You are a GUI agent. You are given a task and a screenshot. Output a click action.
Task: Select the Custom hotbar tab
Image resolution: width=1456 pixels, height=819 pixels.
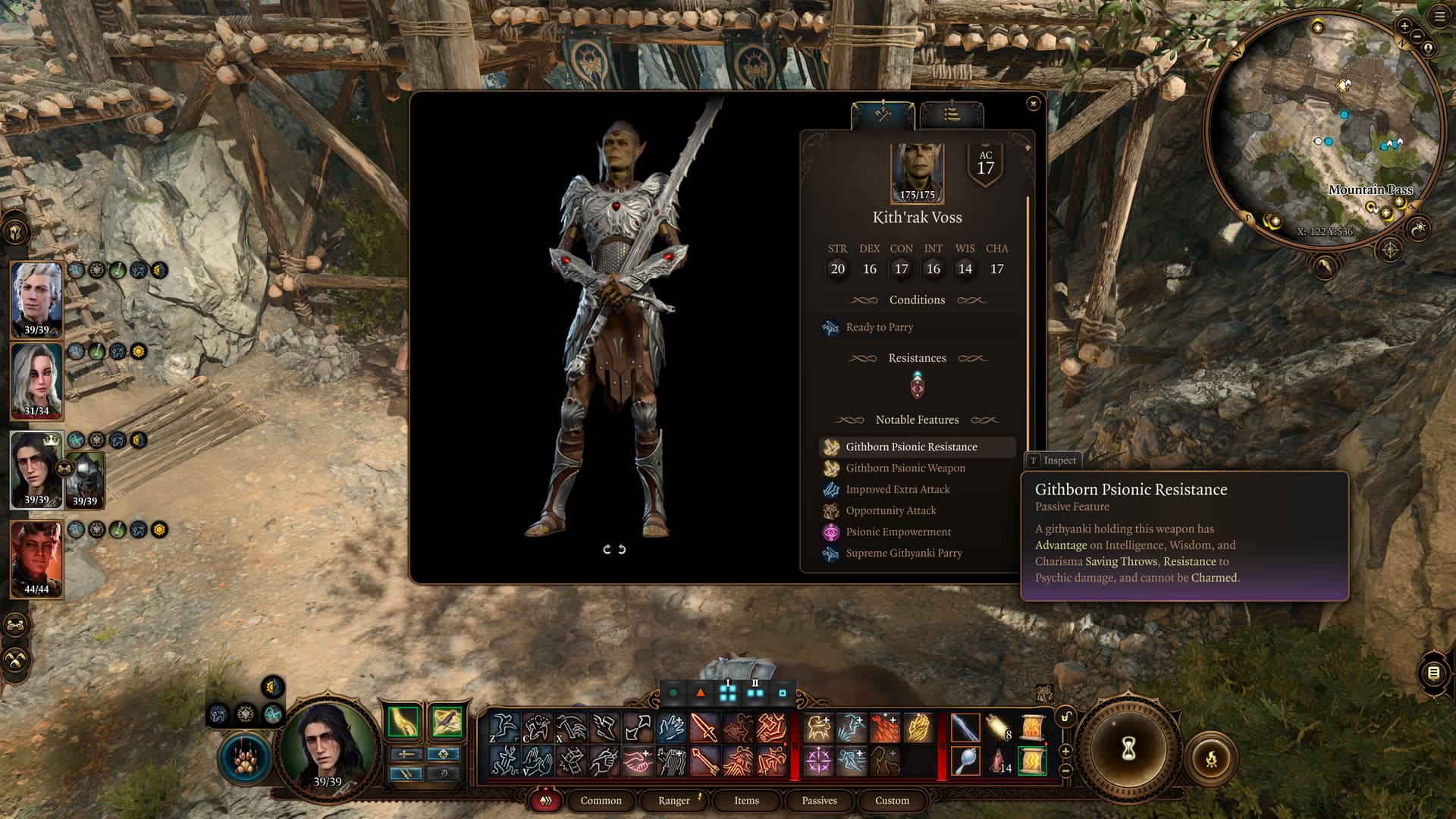pyautogui.click(x=892, y=801)
